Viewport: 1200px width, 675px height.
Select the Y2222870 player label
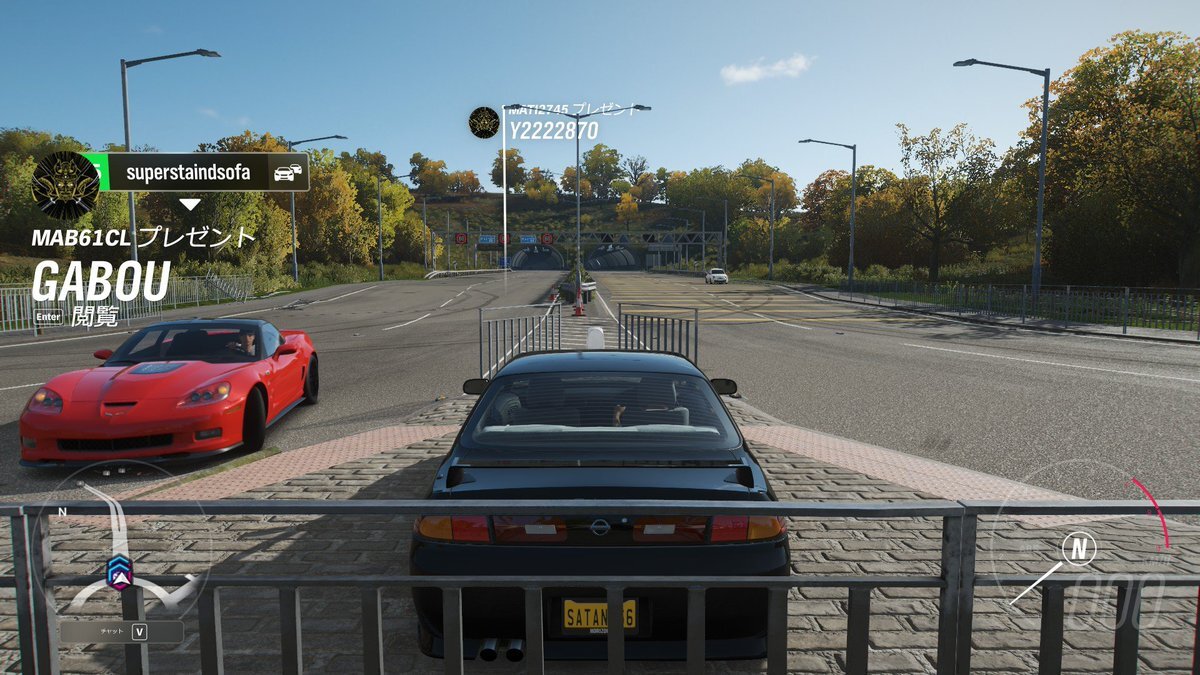point(553,131)
